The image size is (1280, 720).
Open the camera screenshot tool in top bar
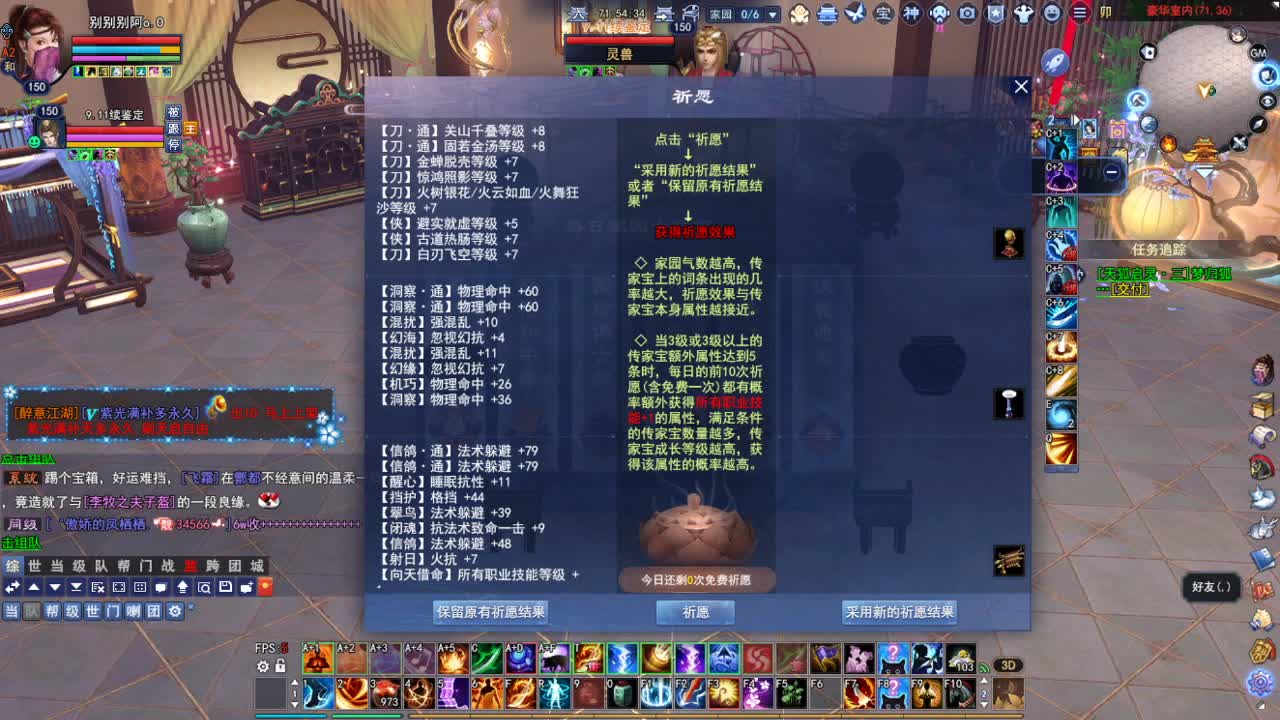click(966, 13)
